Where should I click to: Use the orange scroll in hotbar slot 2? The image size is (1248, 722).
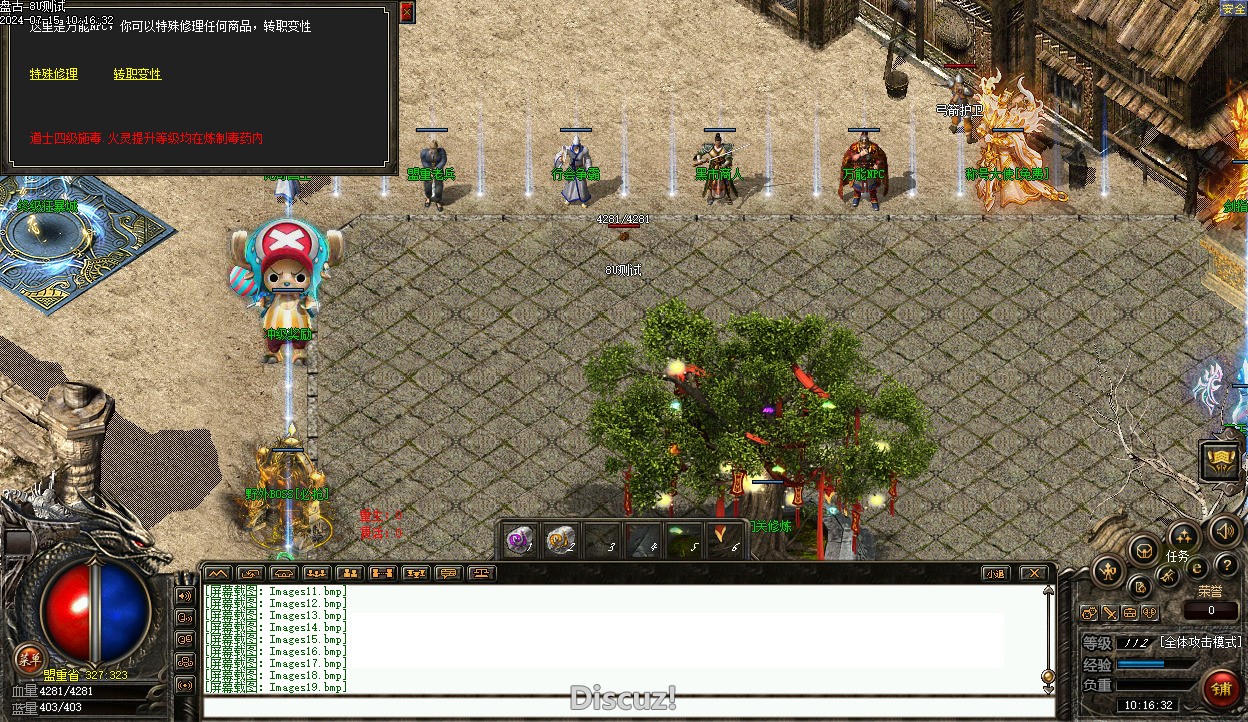pos(561,540)
